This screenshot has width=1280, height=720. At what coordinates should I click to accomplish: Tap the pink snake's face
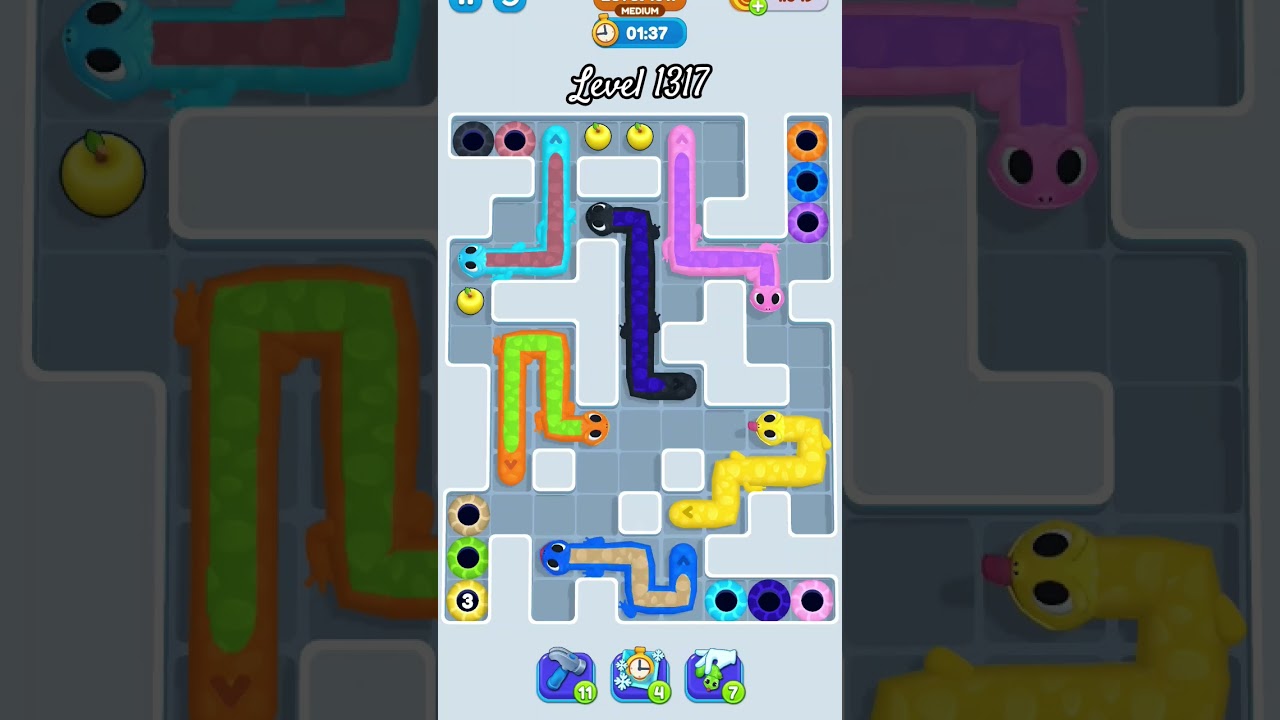click(765, 300)
